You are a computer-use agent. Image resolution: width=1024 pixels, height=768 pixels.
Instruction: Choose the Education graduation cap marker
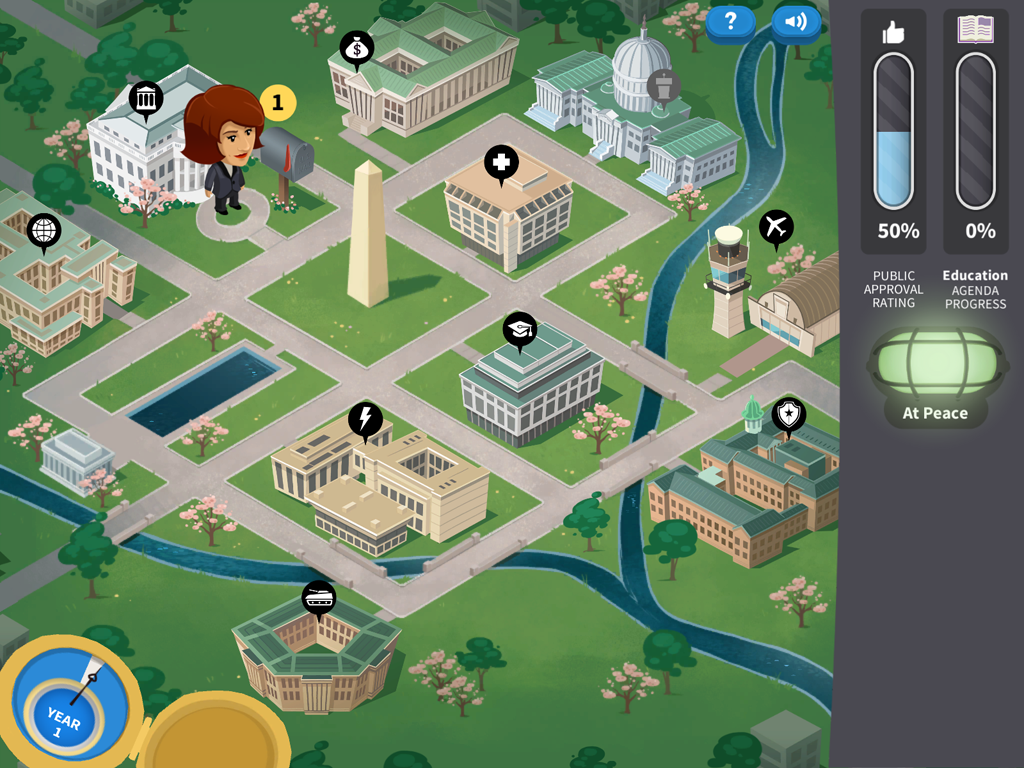[519, 329]
